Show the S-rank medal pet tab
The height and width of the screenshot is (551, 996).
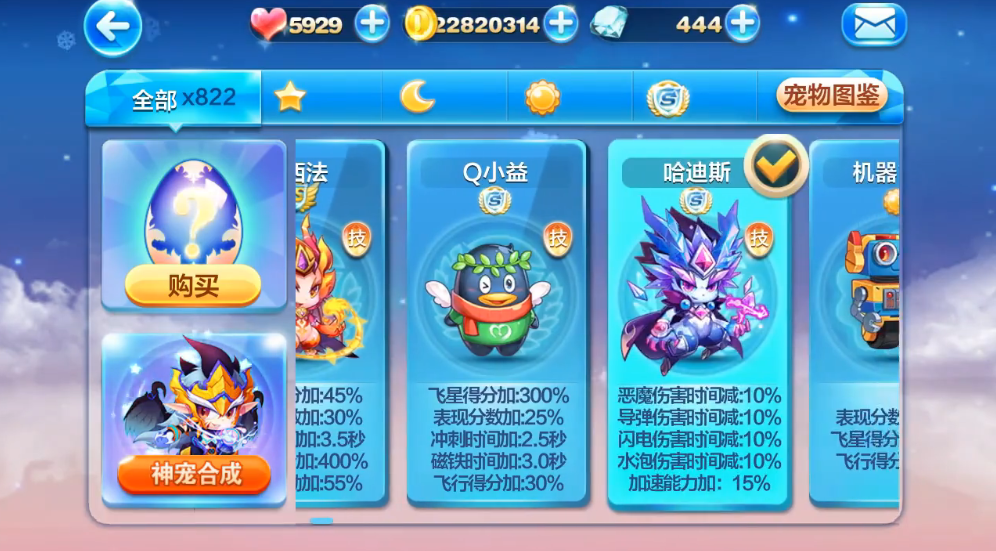tap(667, 98)
